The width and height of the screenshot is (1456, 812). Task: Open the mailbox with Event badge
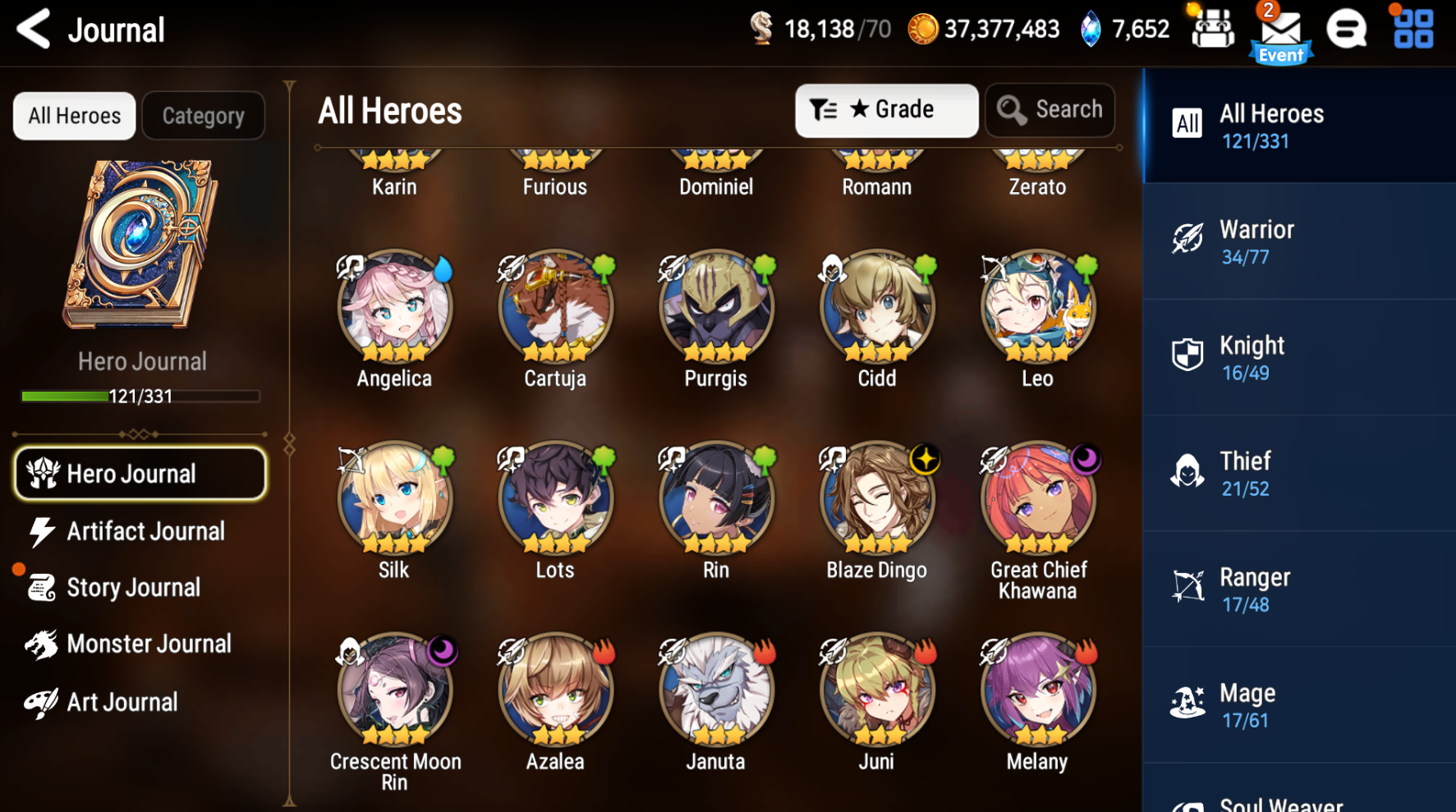point(1279,30)
